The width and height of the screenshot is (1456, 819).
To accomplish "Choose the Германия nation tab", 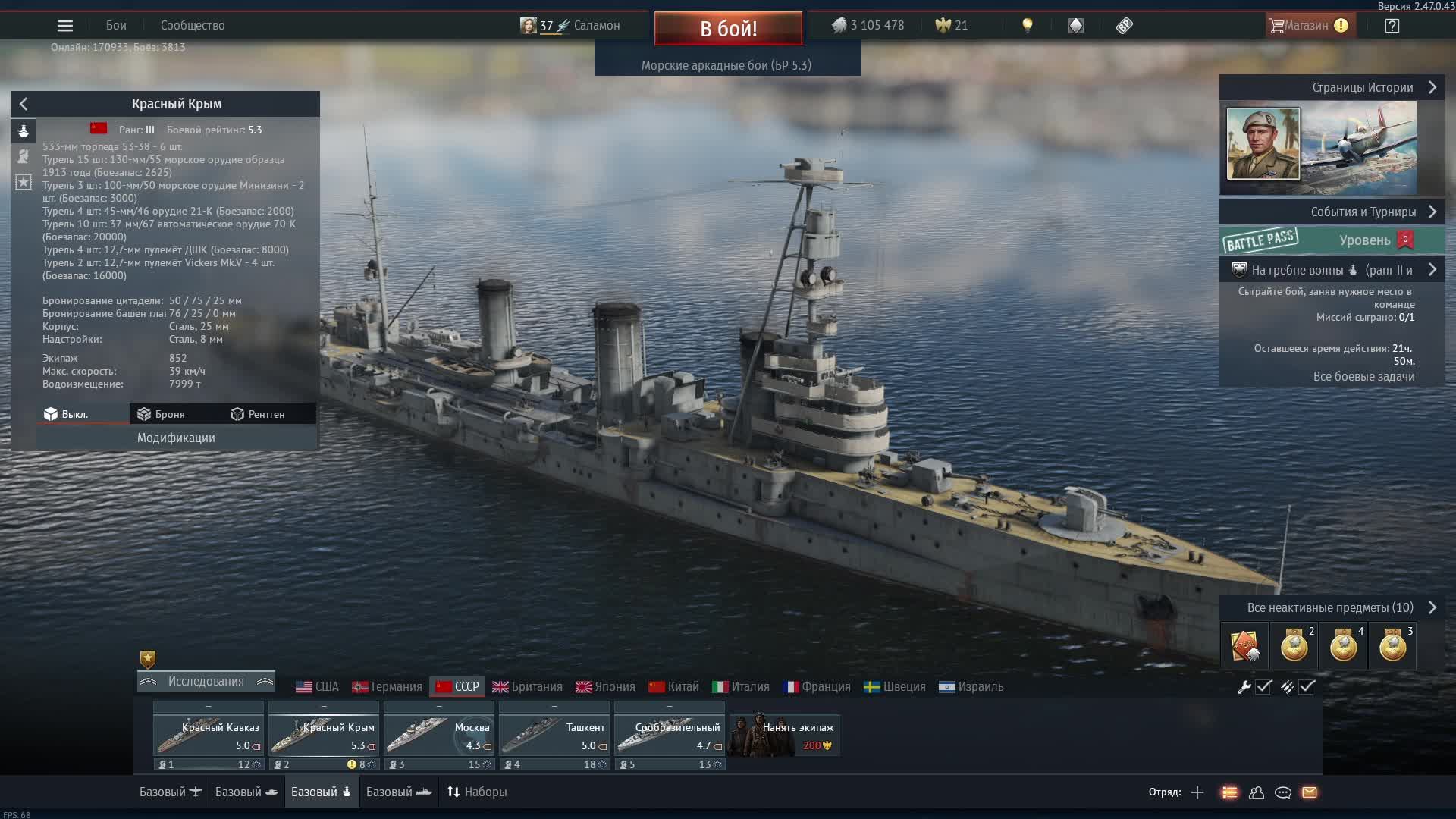I will coord(387,686).
